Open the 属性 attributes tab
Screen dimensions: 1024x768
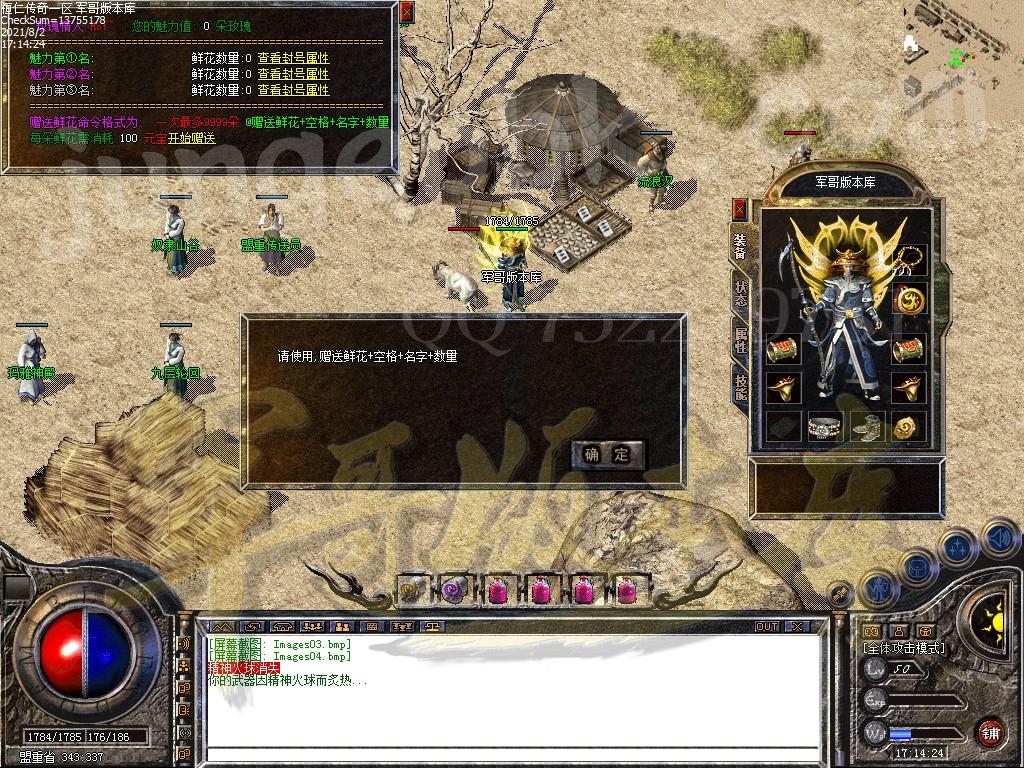[x=740, y=340]
